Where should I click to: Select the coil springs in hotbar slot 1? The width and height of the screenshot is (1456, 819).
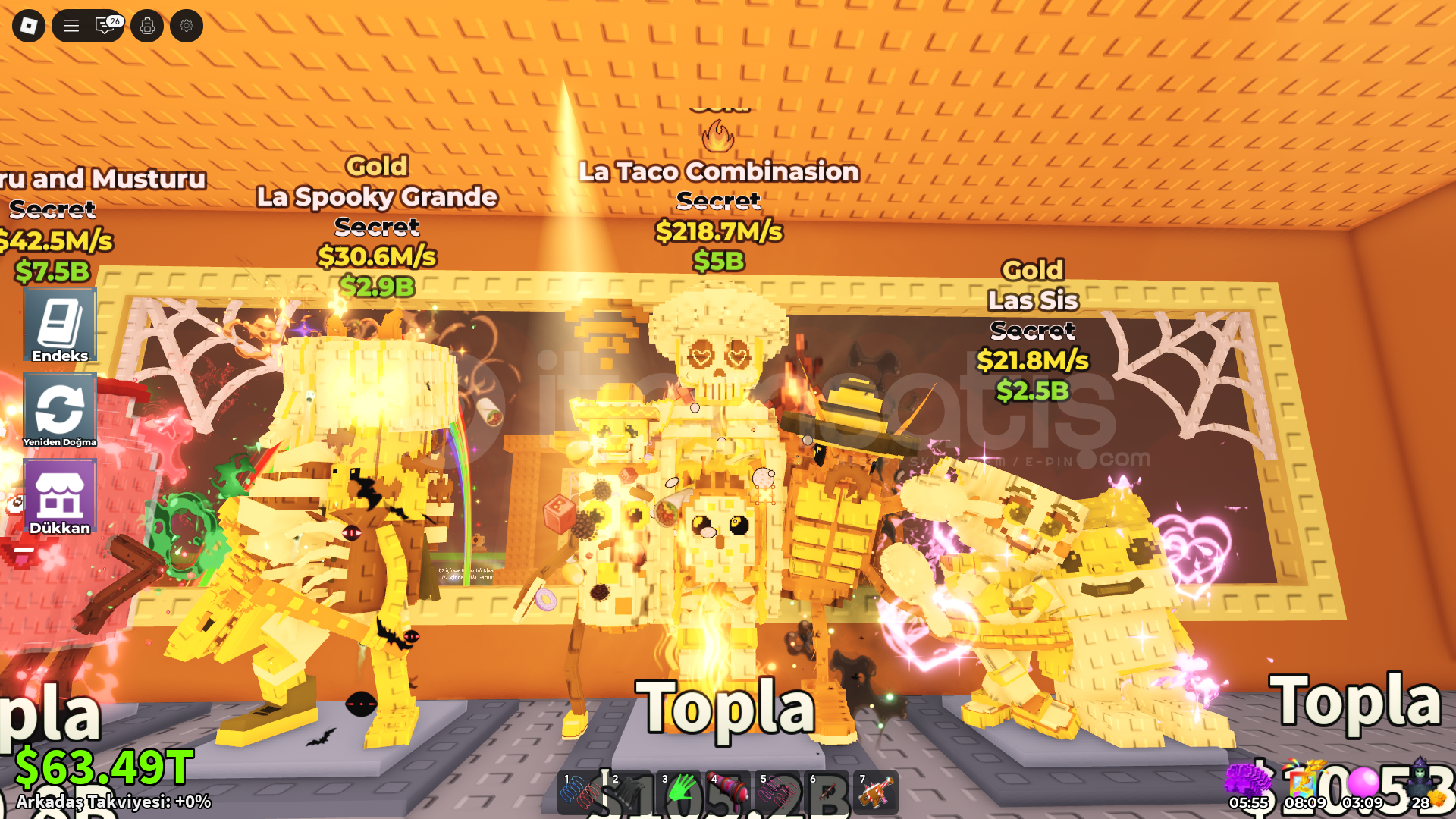click(578, 792)
